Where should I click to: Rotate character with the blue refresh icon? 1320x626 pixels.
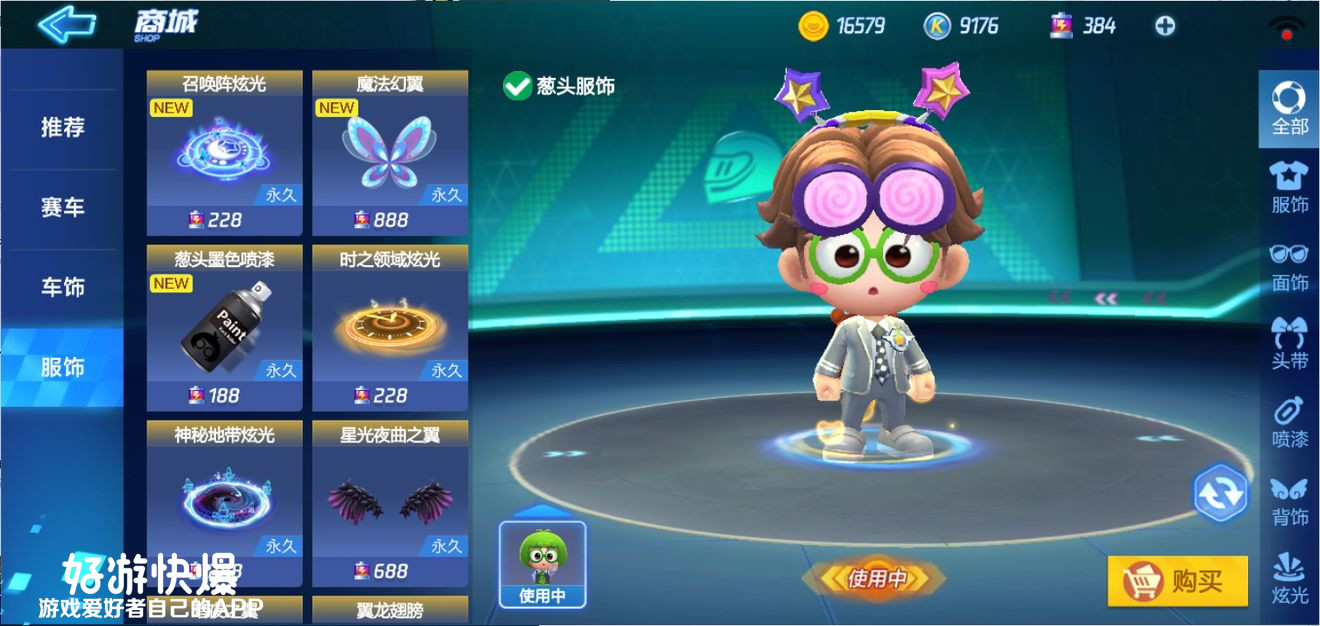(1220, 493)
